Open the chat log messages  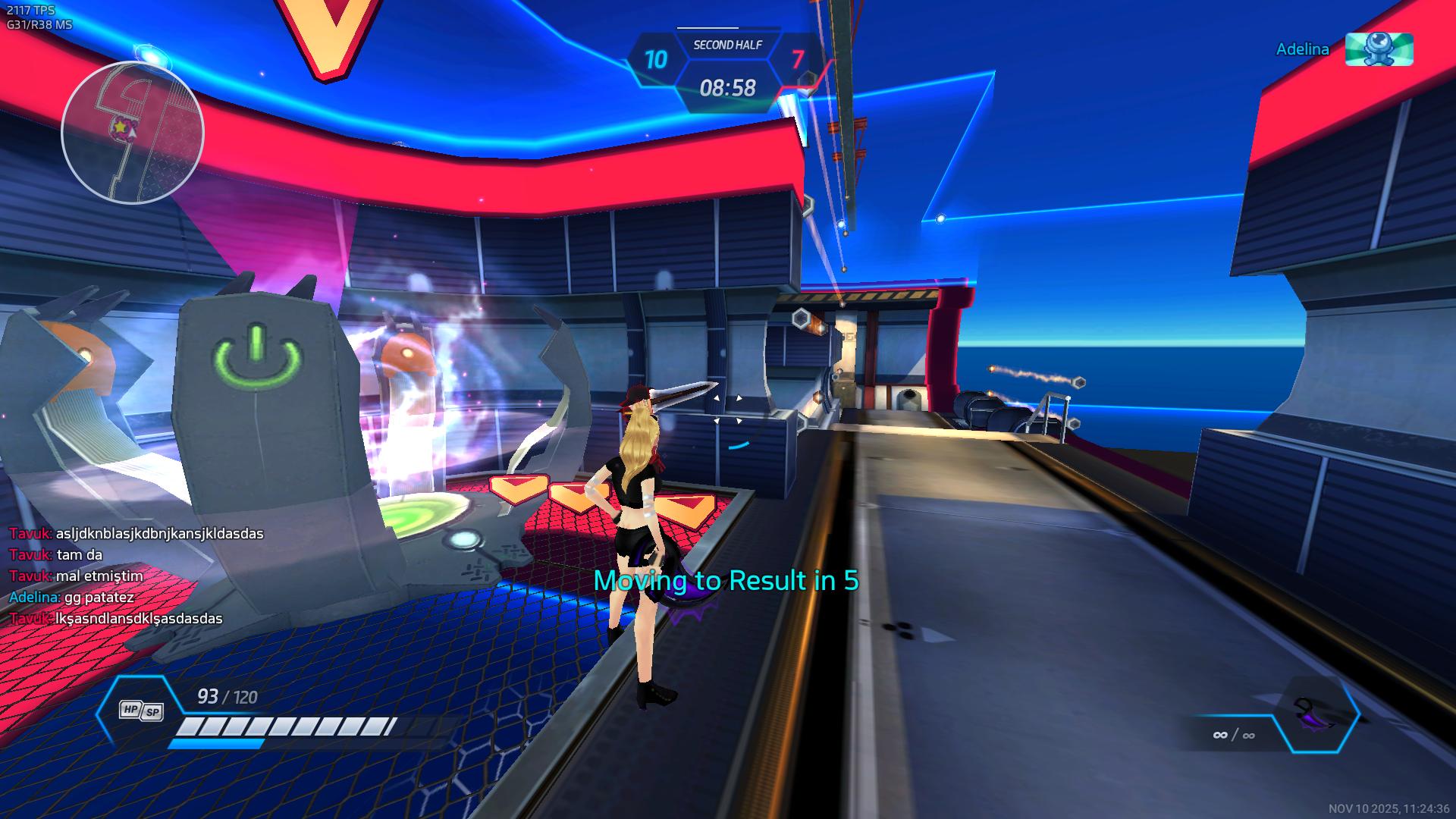[x=136, y=576]
